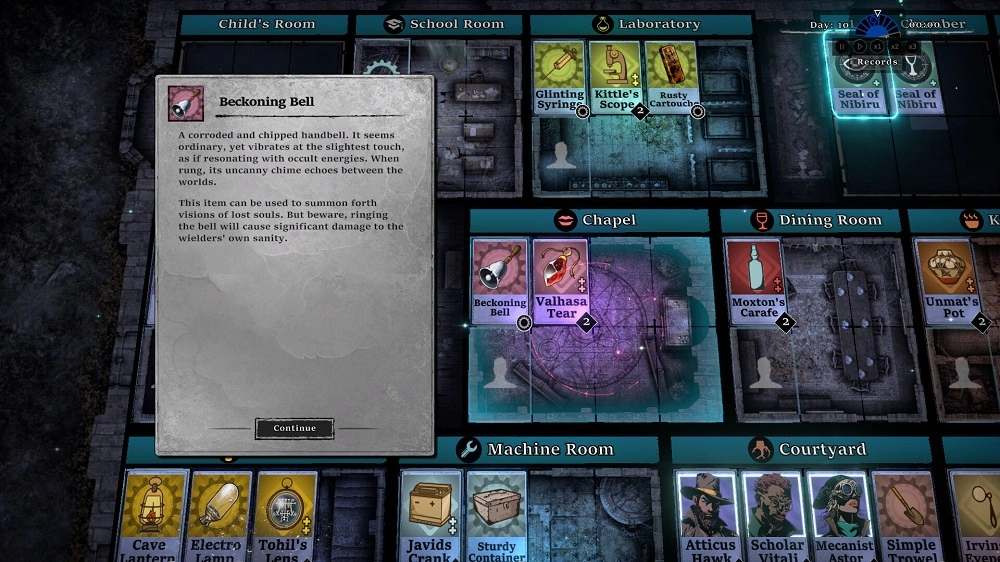Choose the Javids Crank card
Viewport: 1000px width, 562px height.
pyautogui.click(x=430, y=515)
